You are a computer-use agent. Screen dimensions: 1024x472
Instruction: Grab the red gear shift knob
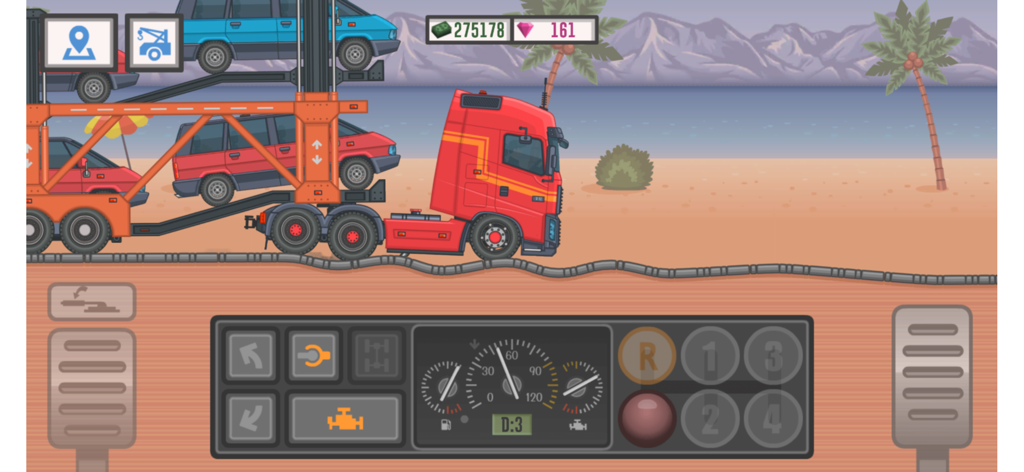[647, 417]
